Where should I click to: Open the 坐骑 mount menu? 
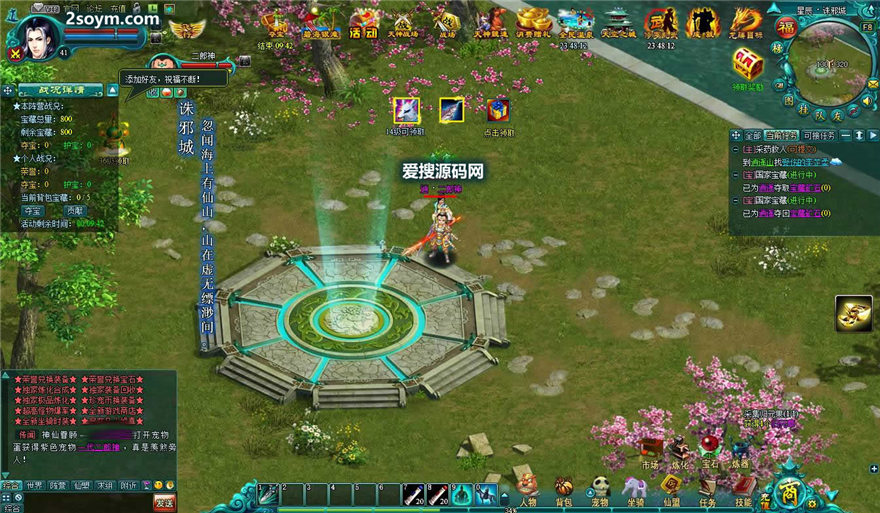[x=635, y=488]
